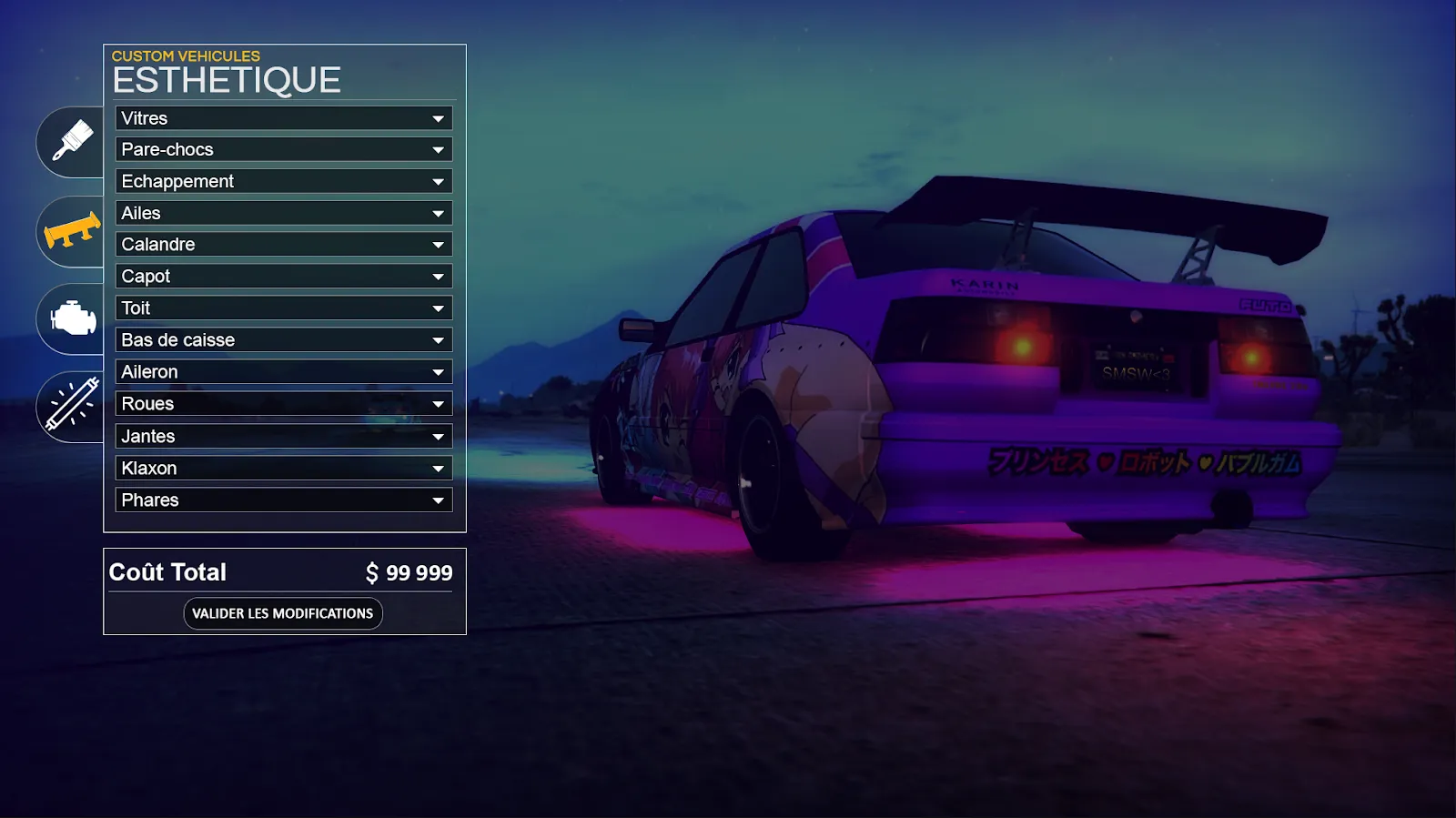This screenshot has width=1456, height=818.
Task: Switch to the neon light tube tab
Action: click(73, 406)
